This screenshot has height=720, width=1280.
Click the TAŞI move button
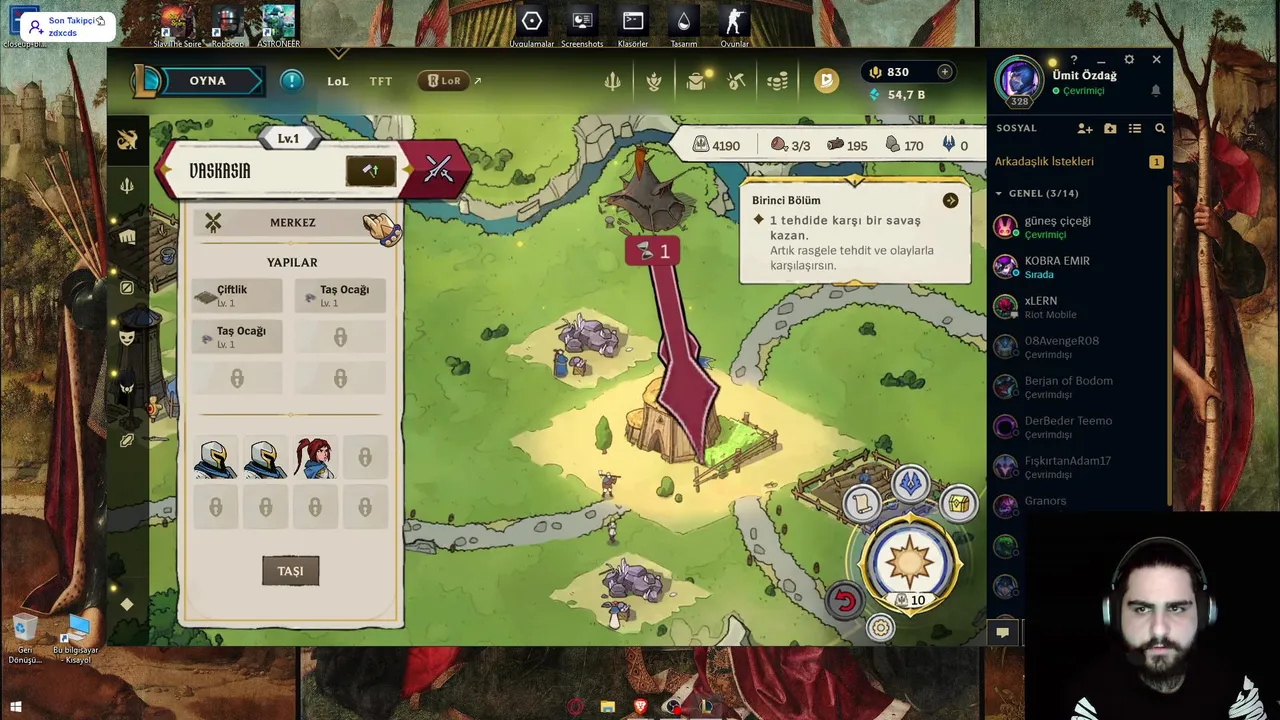pos(290,571)
